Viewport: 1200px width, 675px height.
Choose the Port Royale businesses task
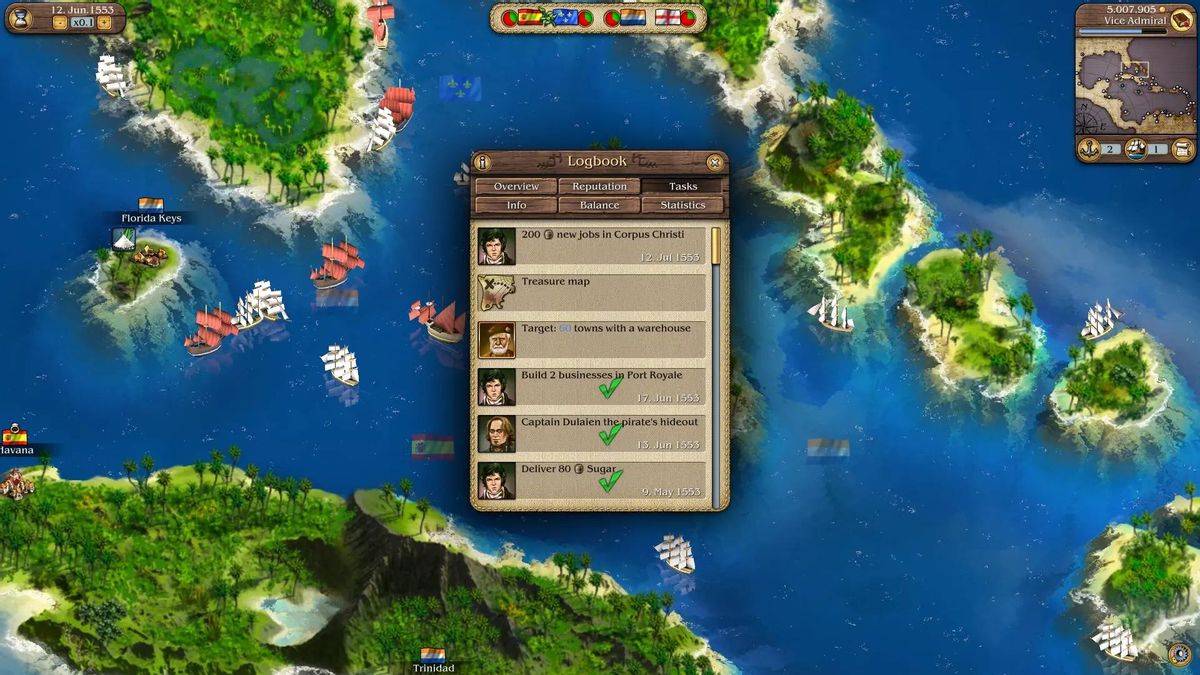591,387
